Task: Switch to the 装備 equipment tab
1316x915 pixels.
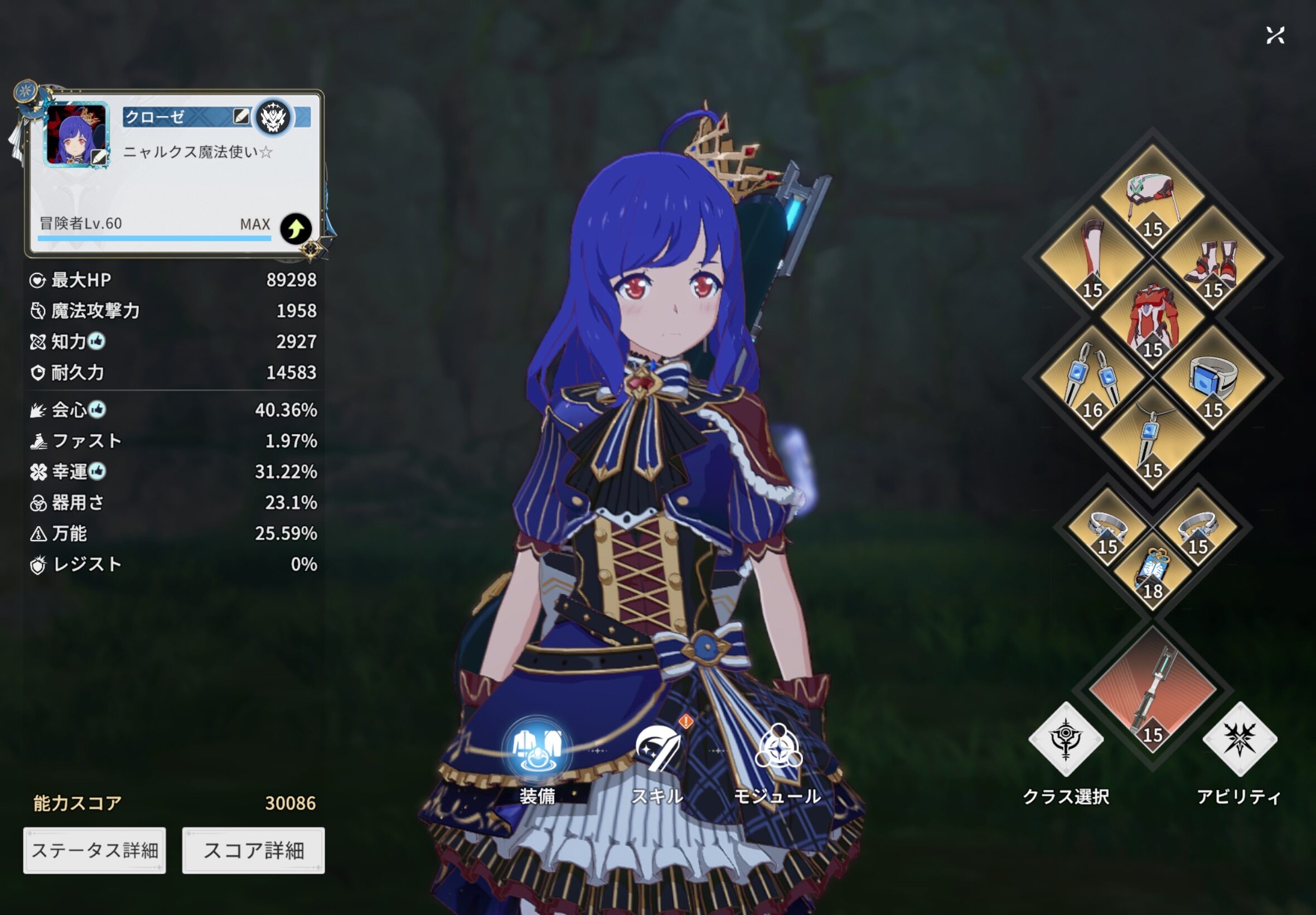Action: 537,752
